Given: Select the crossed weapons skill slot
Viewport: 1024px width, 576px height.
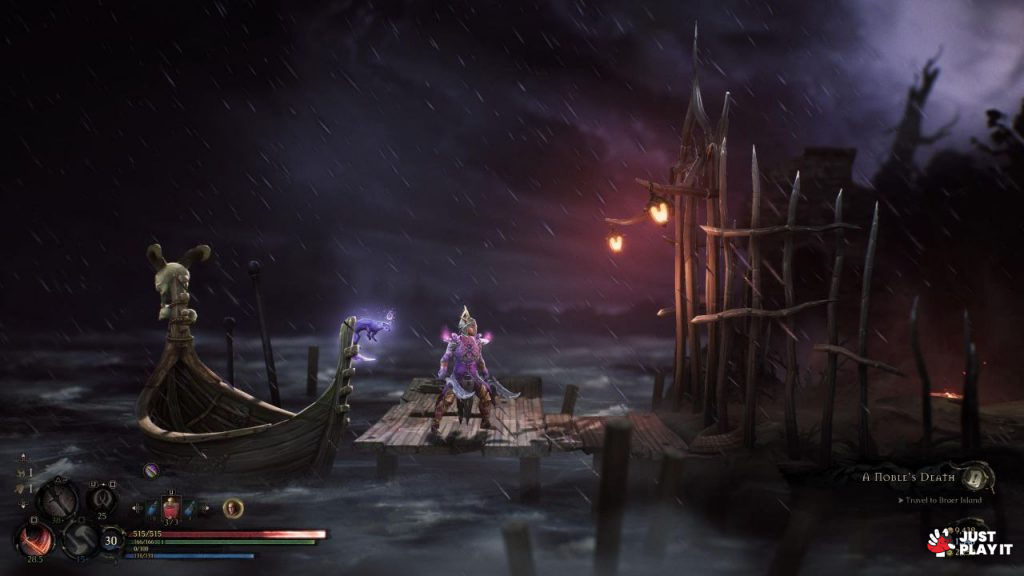Looking at the screenshot, I should tap(58, 498).
